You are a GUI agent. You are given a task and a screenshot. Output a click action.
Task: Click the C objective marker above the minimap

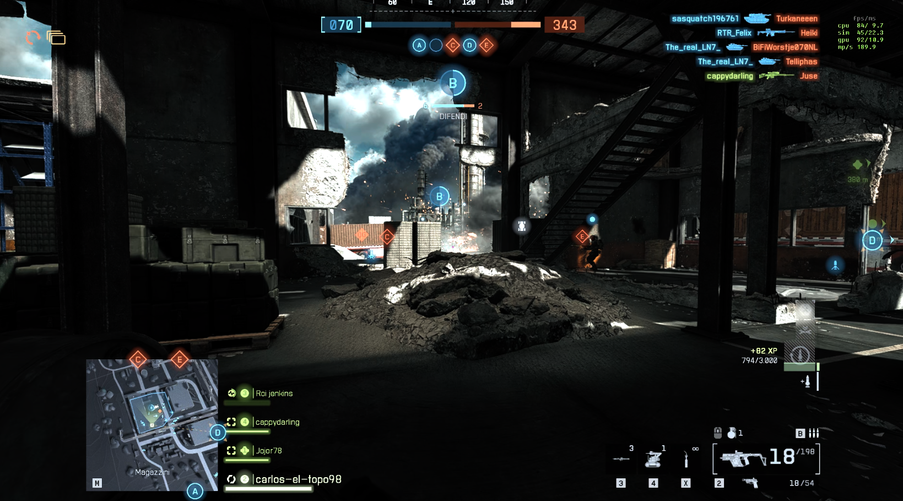click(139, 359)
